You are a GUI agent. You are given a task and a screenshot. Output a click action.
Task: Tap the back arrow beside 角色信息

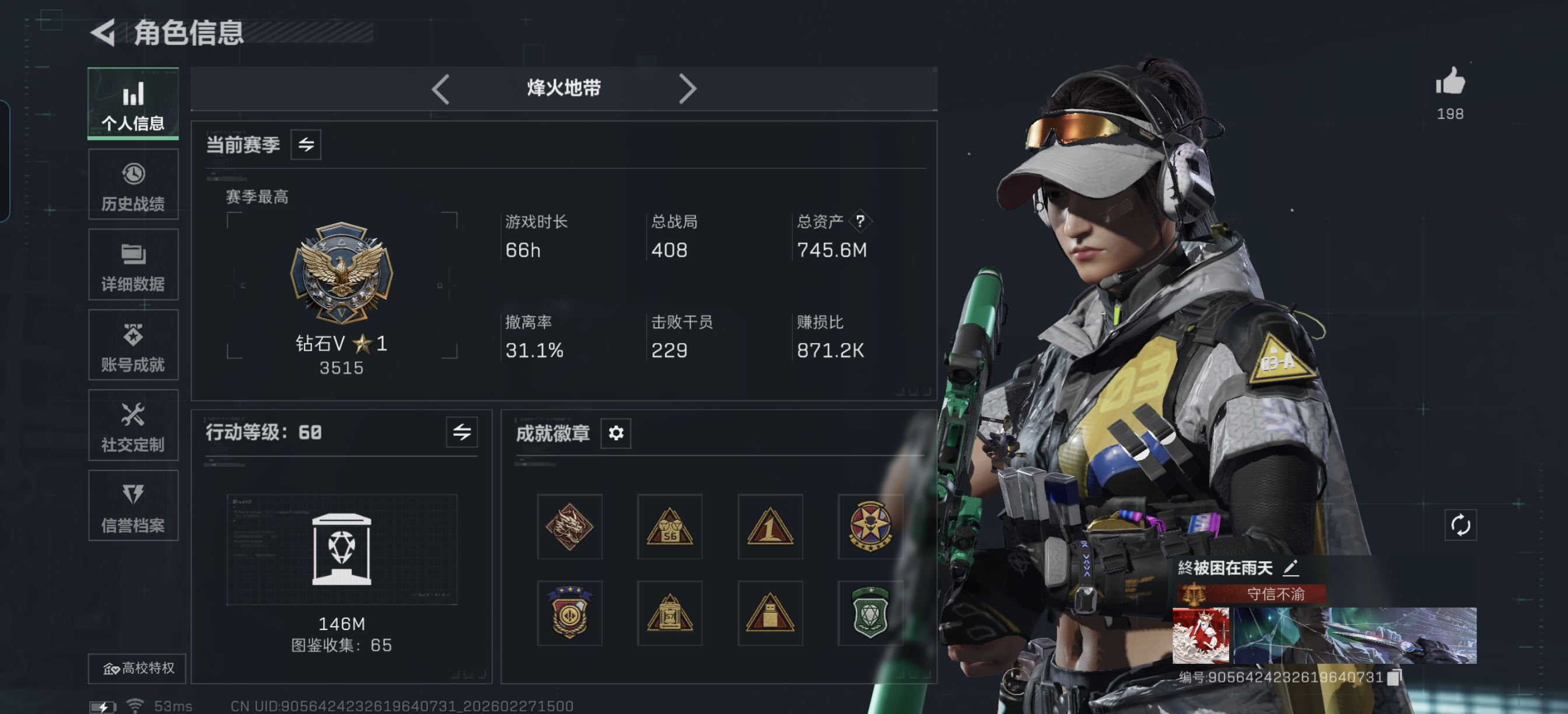pos(103,32)
